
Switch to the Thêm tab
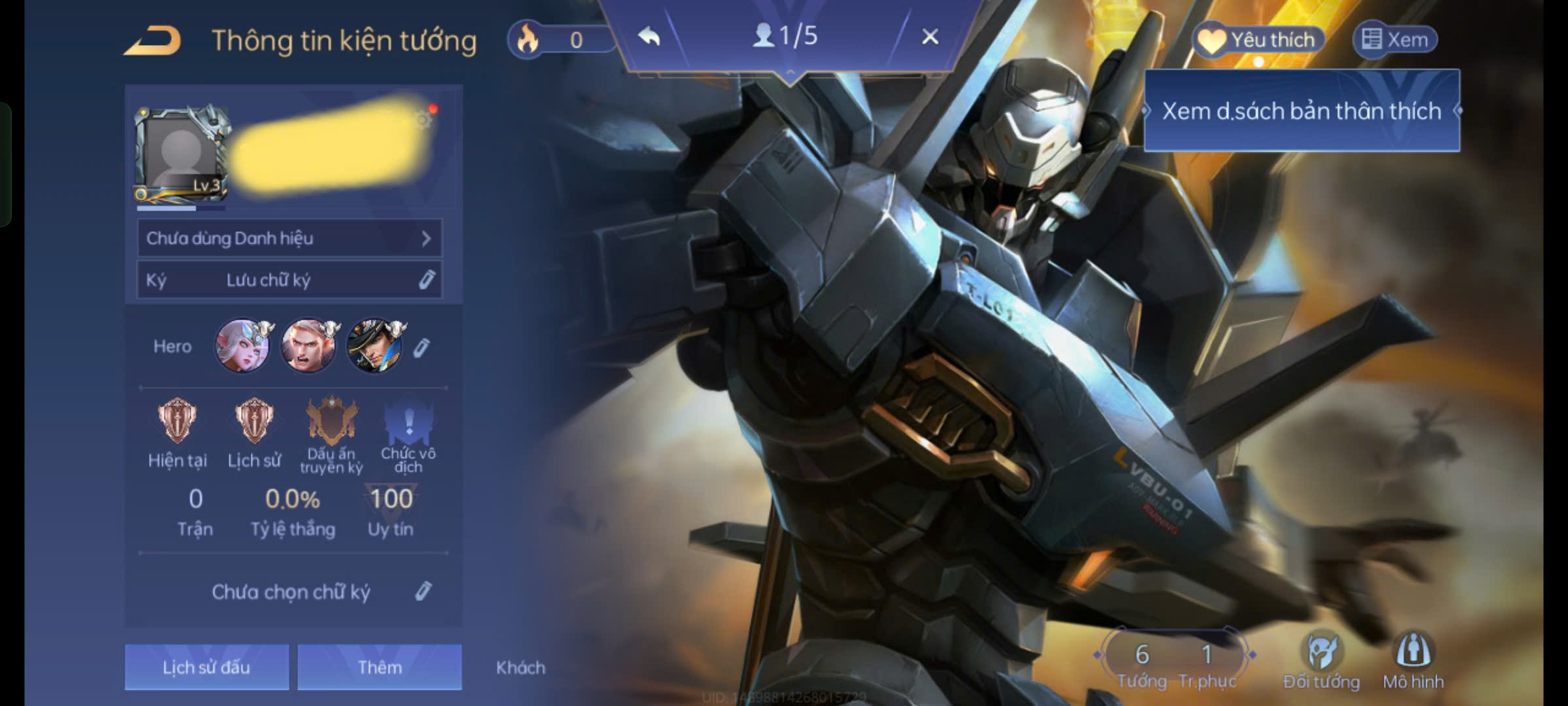click(x=380, y=667)
